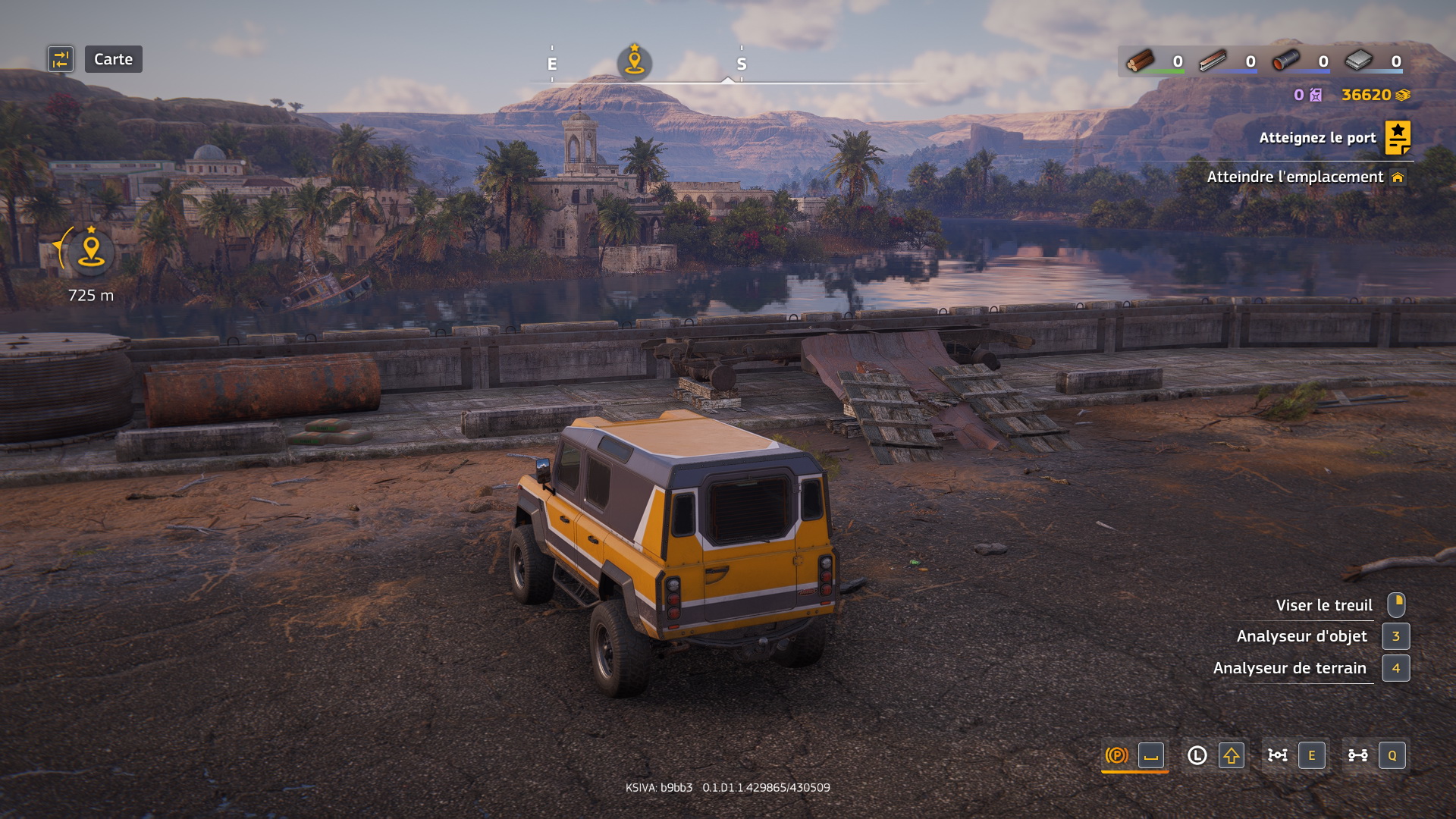1456x819 pixels.
Task: Toggle the all-wheel drive icon
Action: [x=1277, y=755]
